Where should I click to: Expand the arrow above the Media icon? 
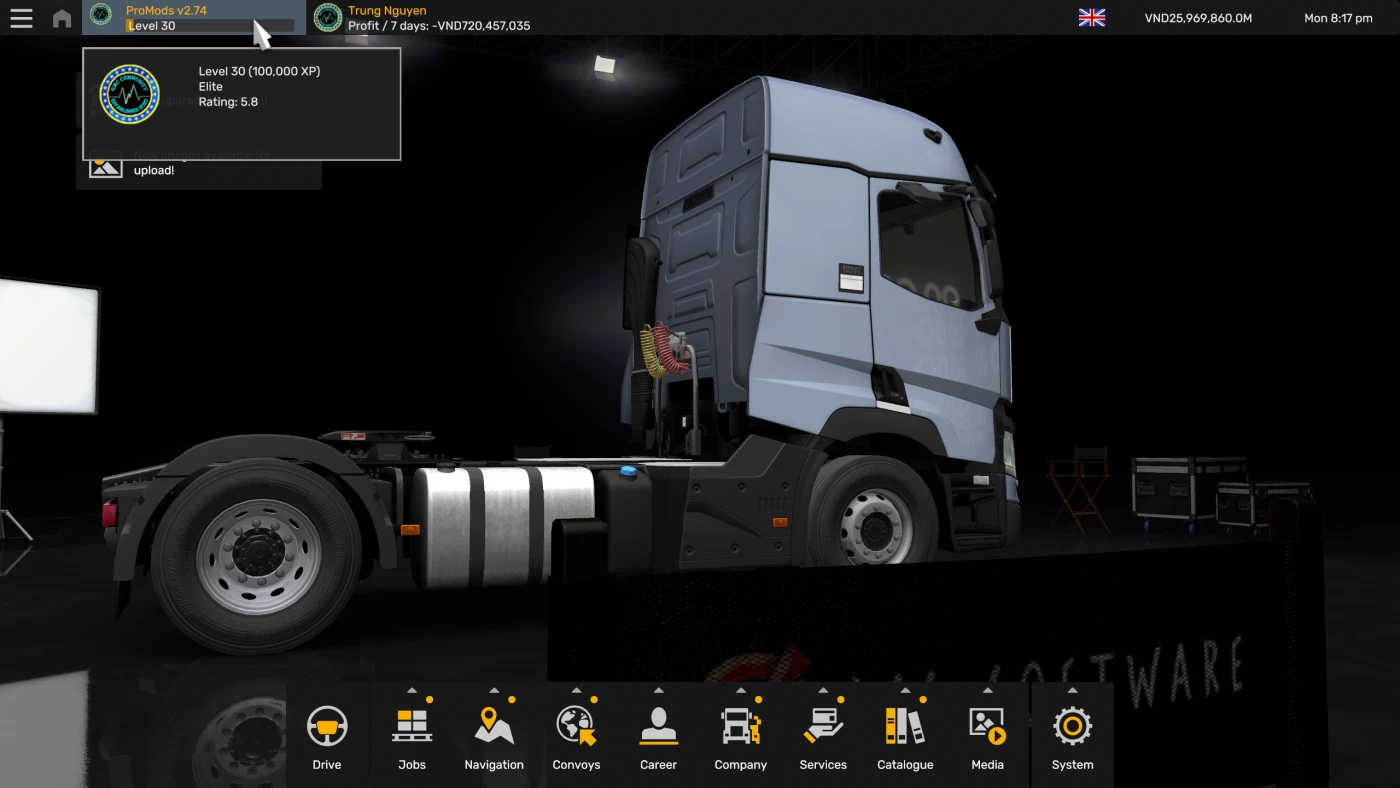pyautogui.click(x=987, y=688)
